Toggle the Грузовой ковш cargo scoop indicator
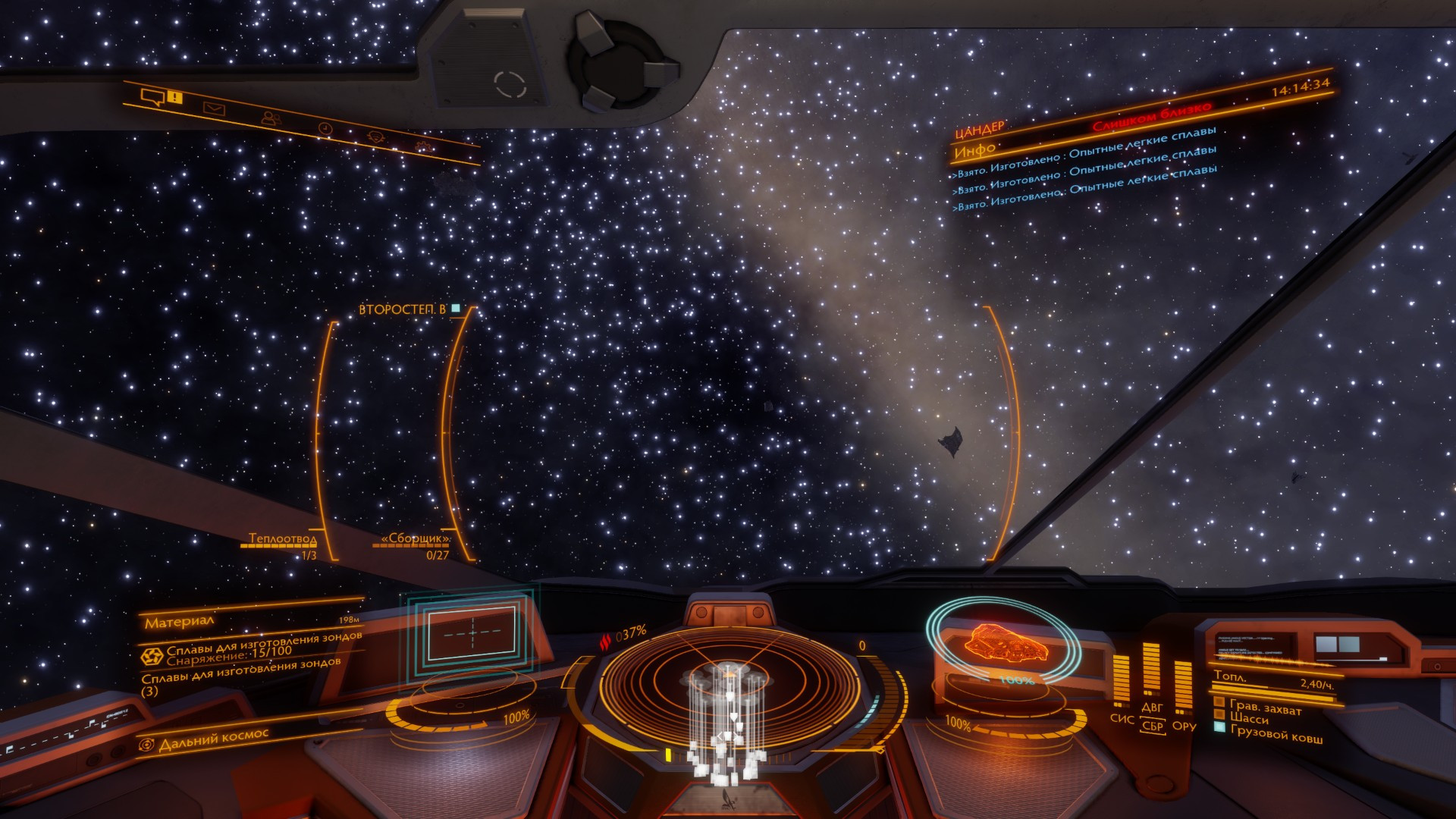1456x819 pixels. point(1276,734)
